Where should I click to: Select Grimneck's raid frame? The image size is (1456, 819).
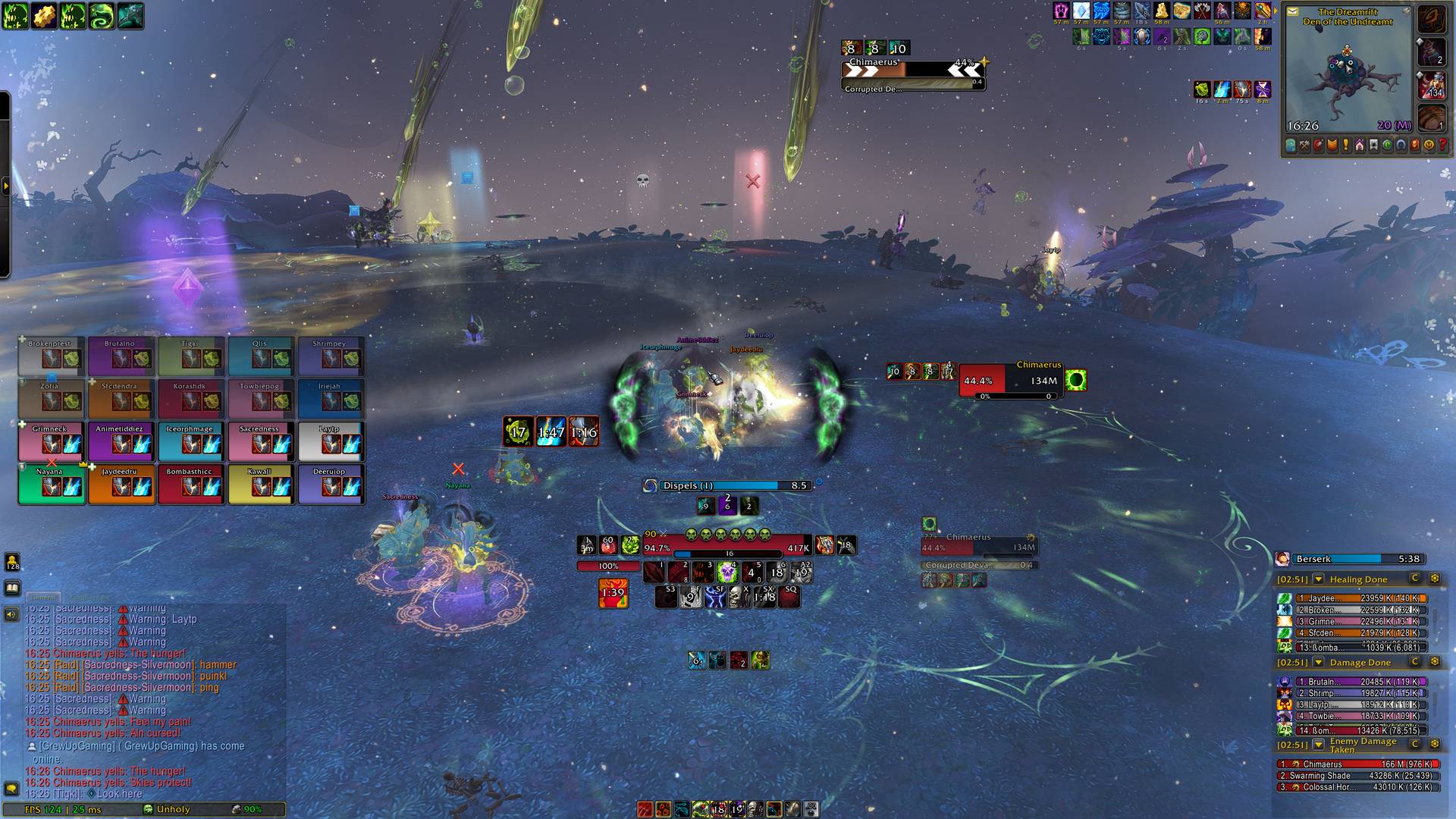[50, 441]
